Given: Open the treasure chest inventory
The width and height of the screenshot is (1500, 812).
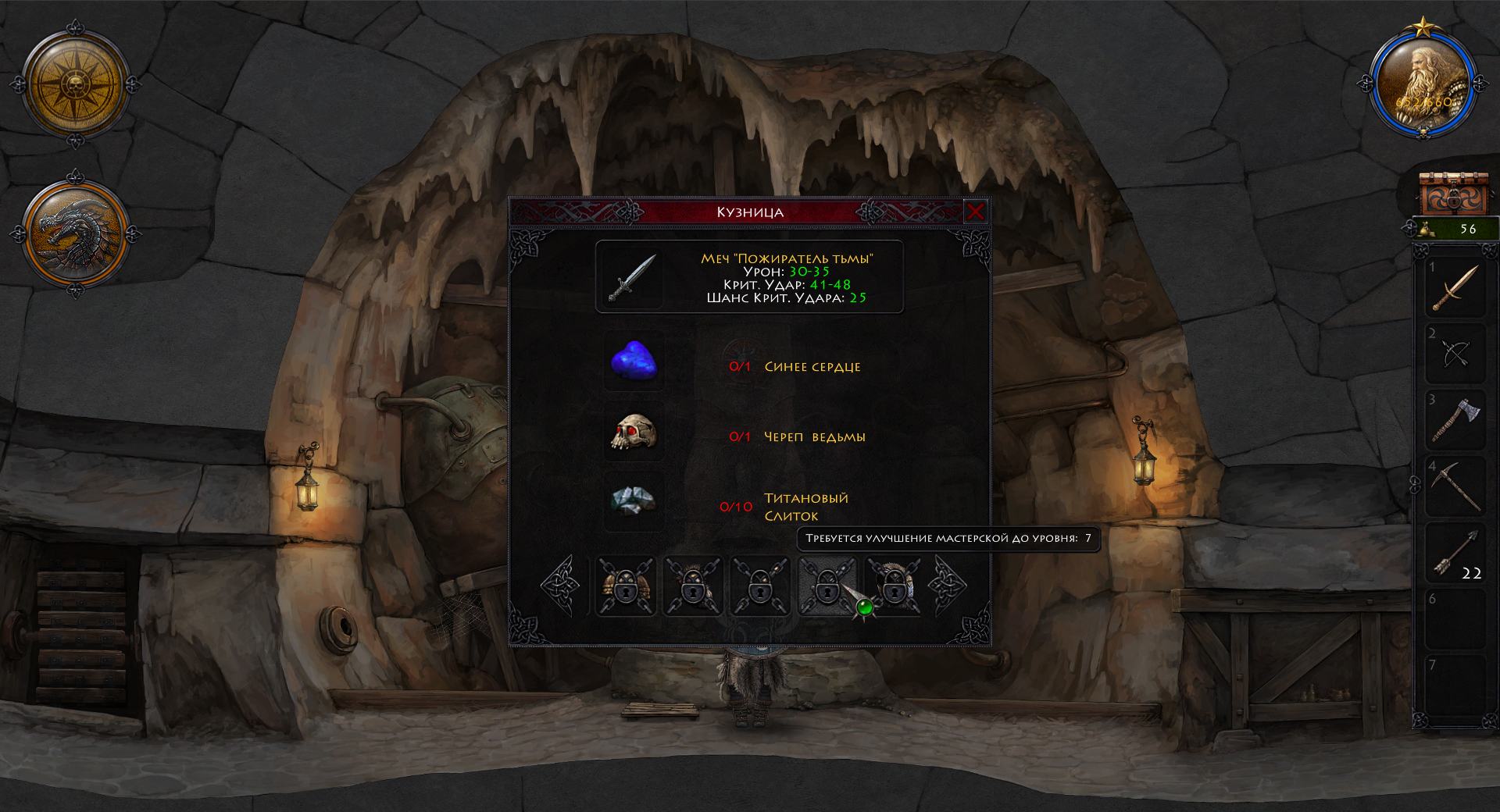Looking at the screenshot, I should [1455, 195].
